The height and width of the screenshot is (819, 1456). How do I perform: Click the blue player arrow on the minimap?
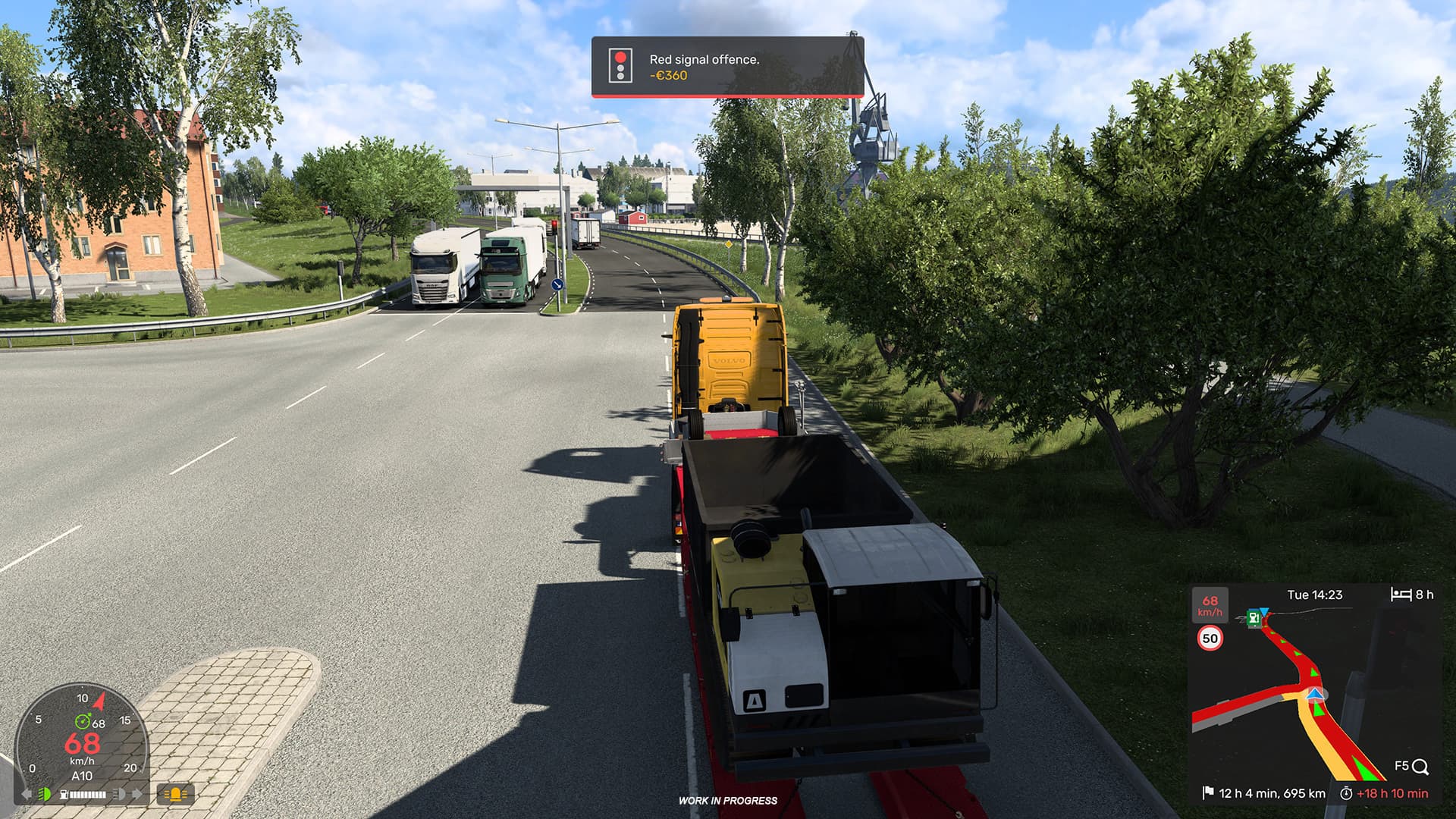(x=1315, y=695)
